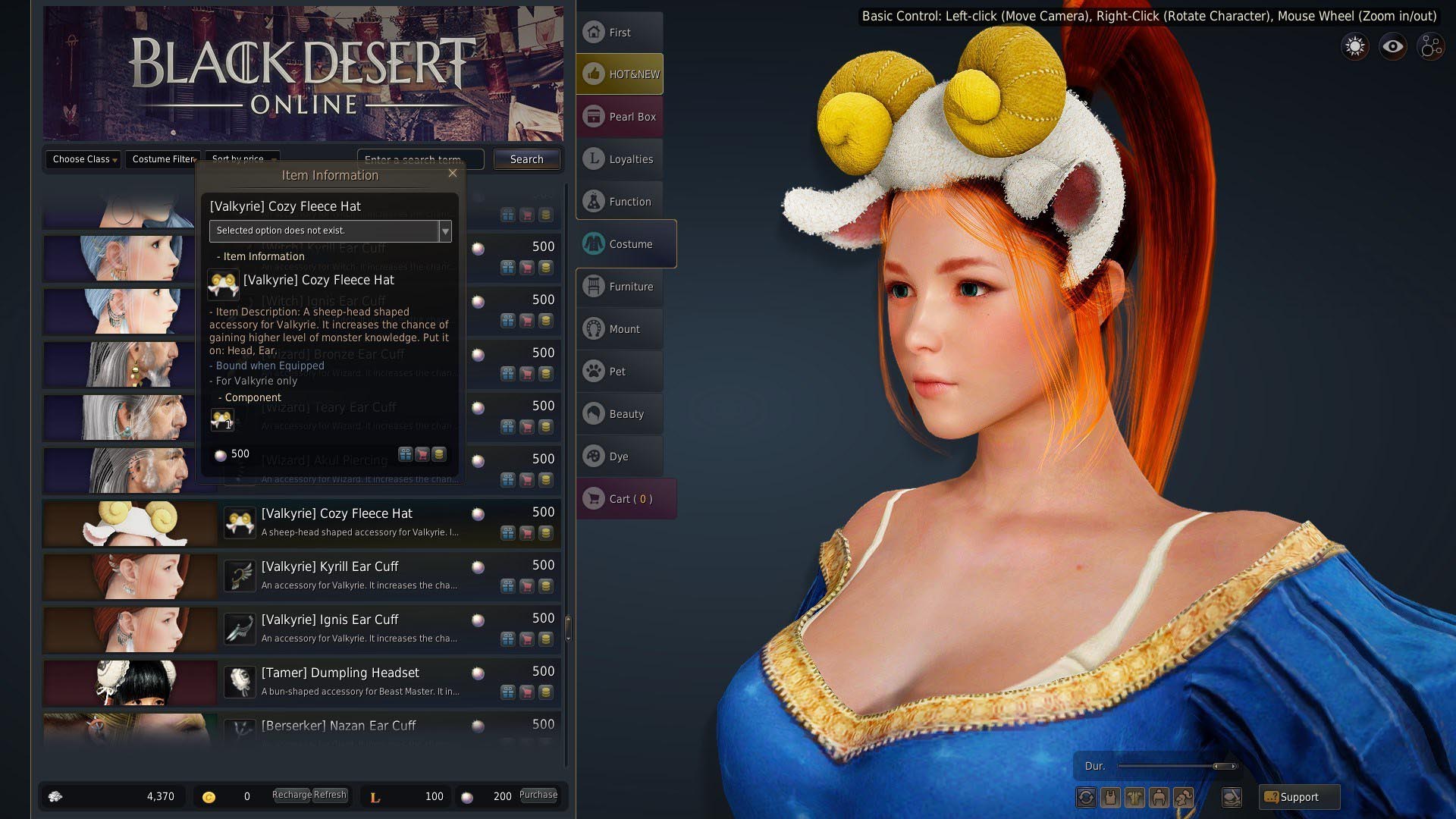The width and height of the screenshot is (1456, 819).
Task: Click the Search button
Action: [x=526, y=159]
